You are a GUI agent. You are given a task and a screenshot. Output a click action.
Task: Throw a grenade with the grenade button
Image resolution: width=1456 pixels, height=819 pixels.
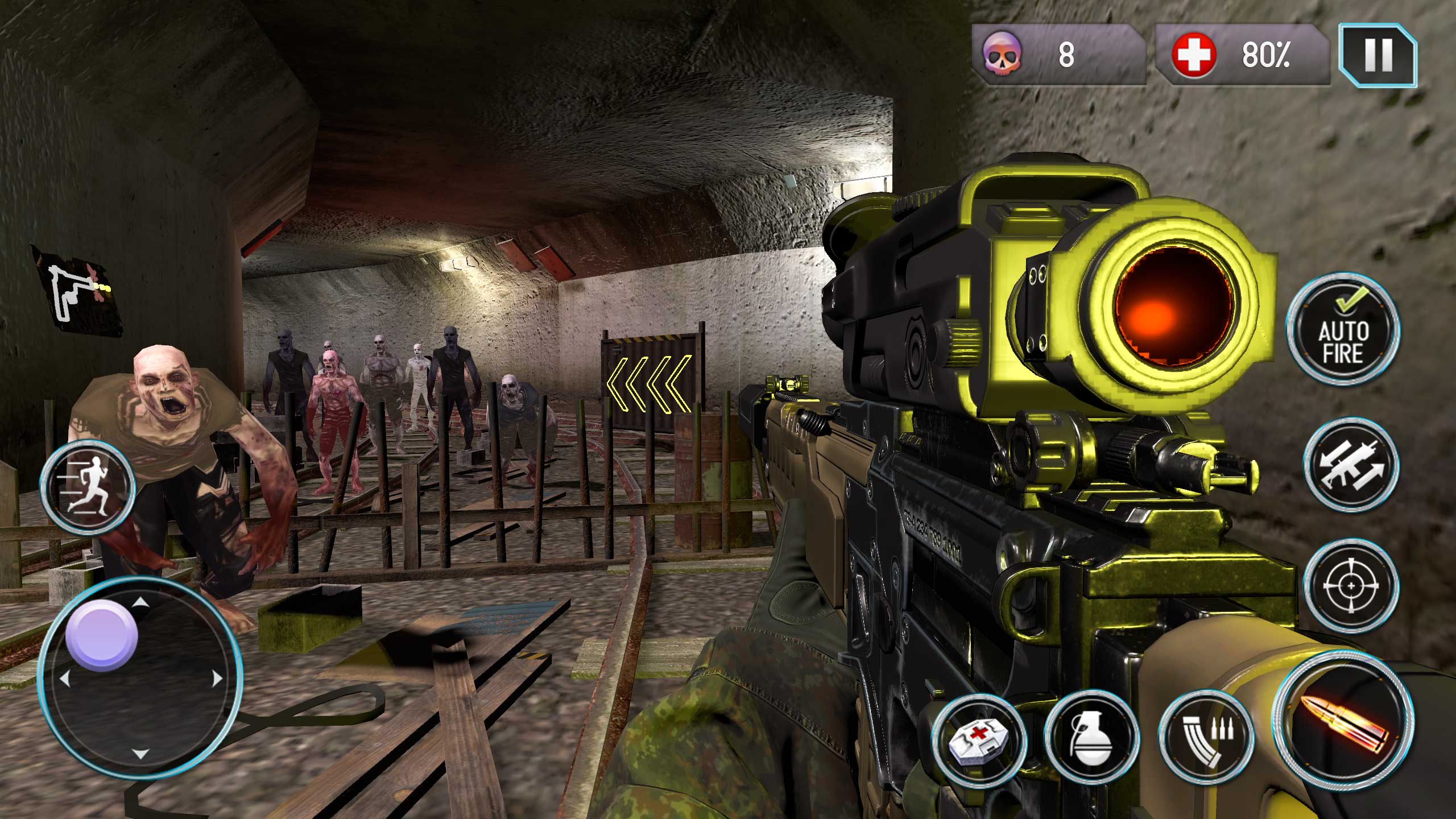coord(1091,738)
